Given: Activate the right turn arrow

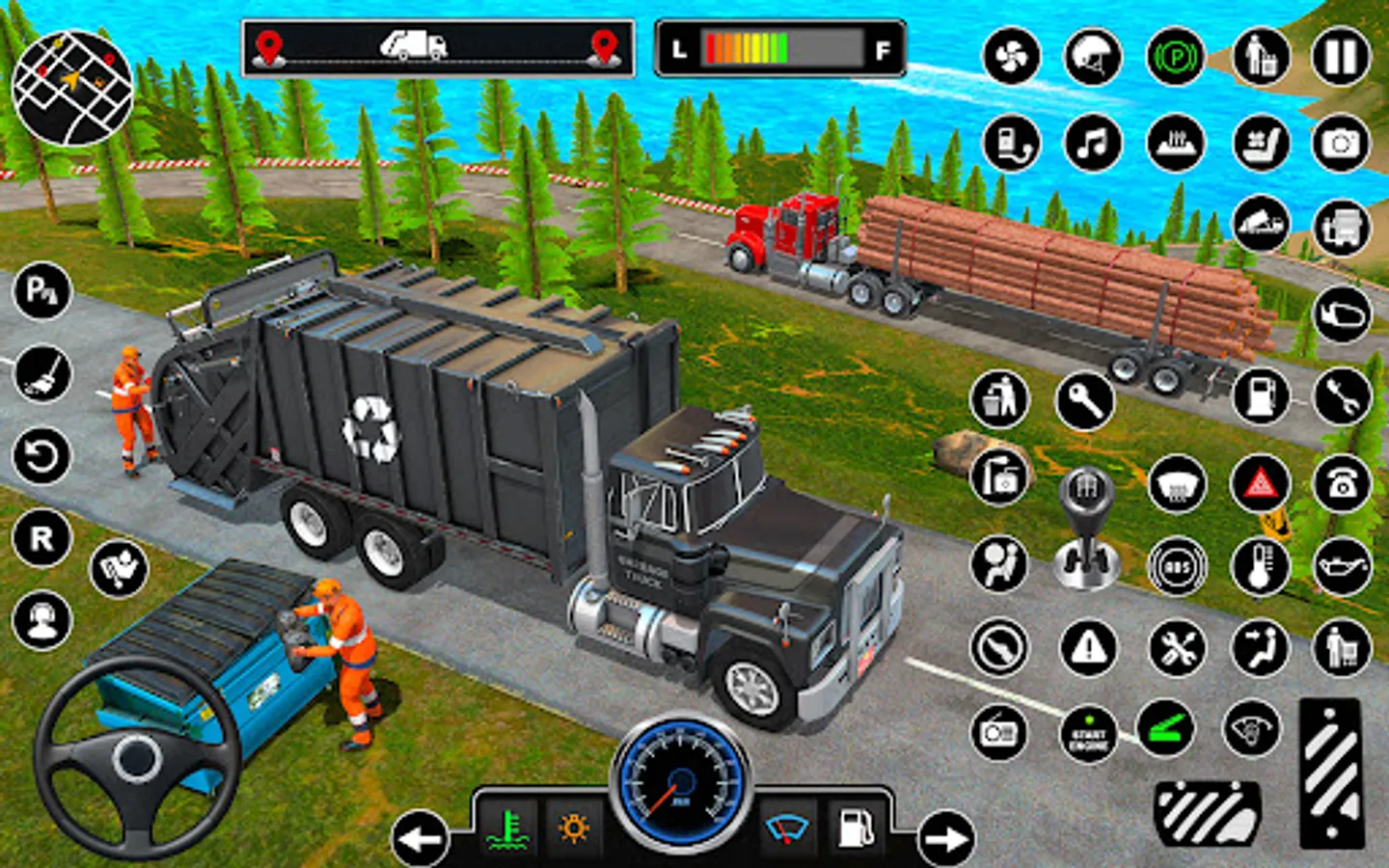Looking at the screenshot, I should [945, 839].
